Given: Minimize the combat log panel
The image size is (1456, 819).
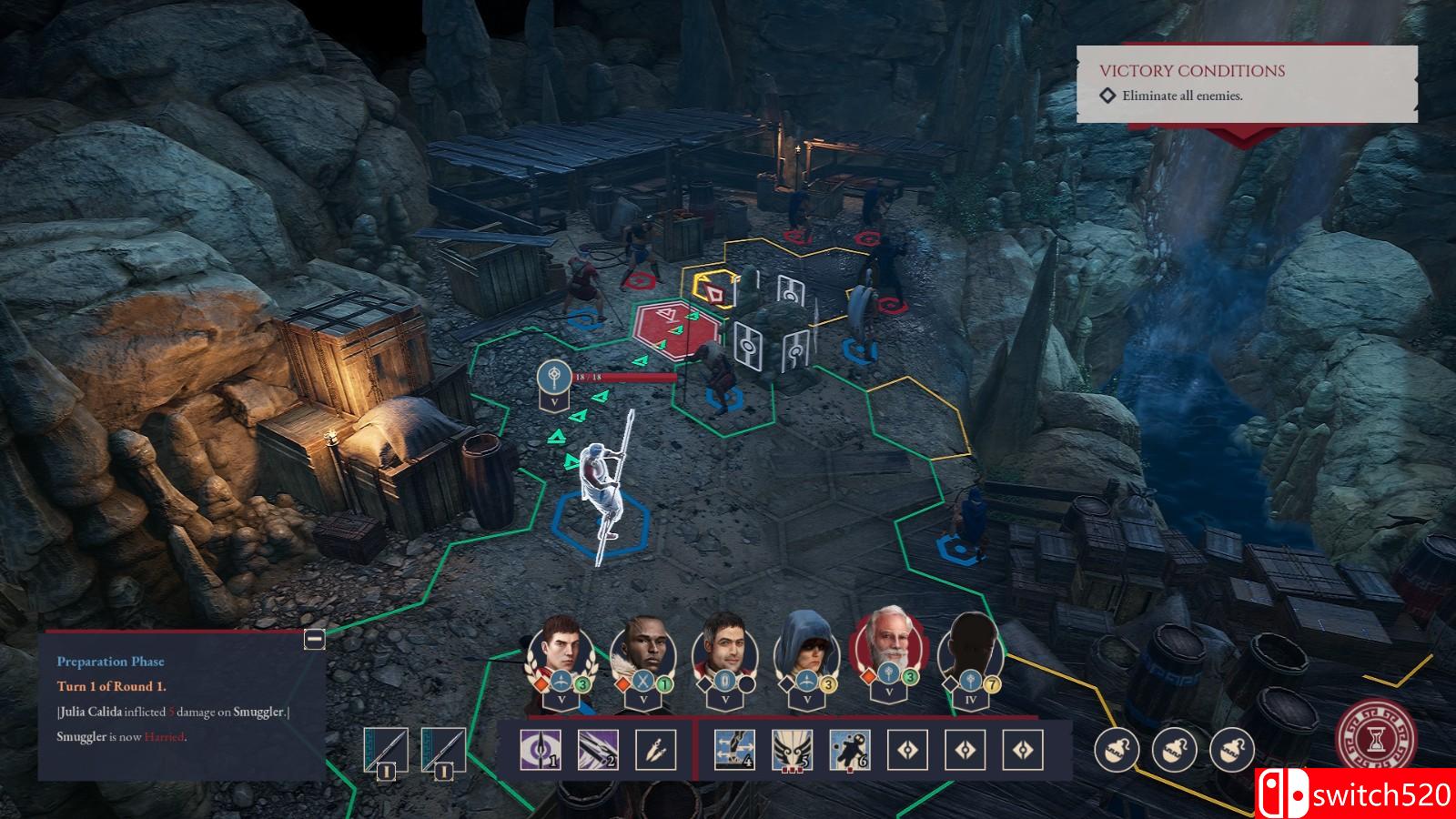Looking at the screenshot, I should [x=314, y=639].
